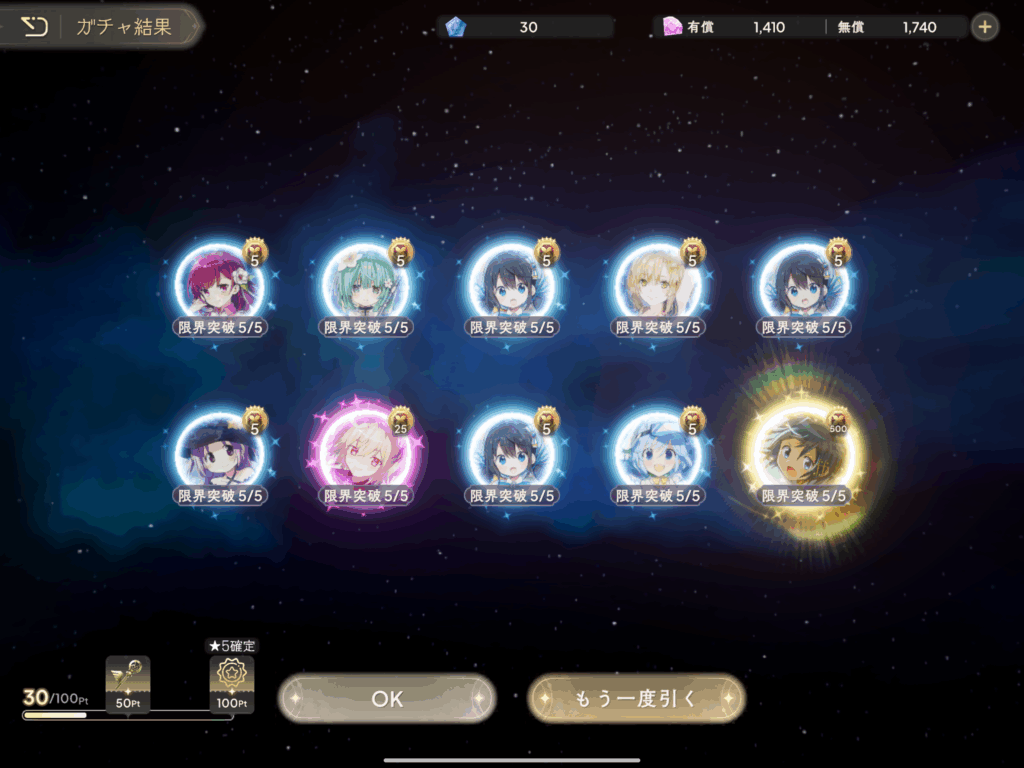Go back from the ガチャ結果 screen
Screen dimensions: 1024x768
[x=34, y=26]
